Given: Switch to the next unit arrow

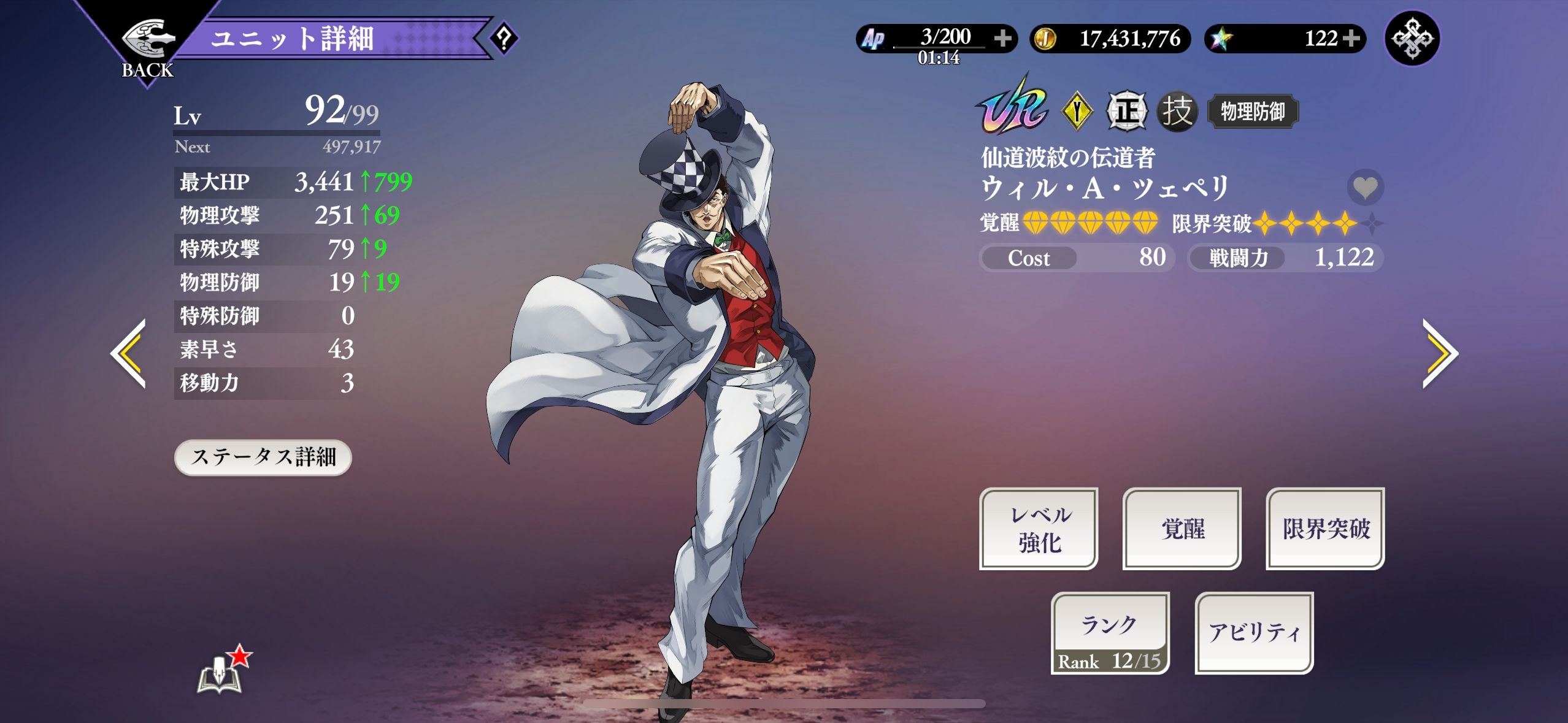Looking at the screenshot, I should (x=1439, y=353).
